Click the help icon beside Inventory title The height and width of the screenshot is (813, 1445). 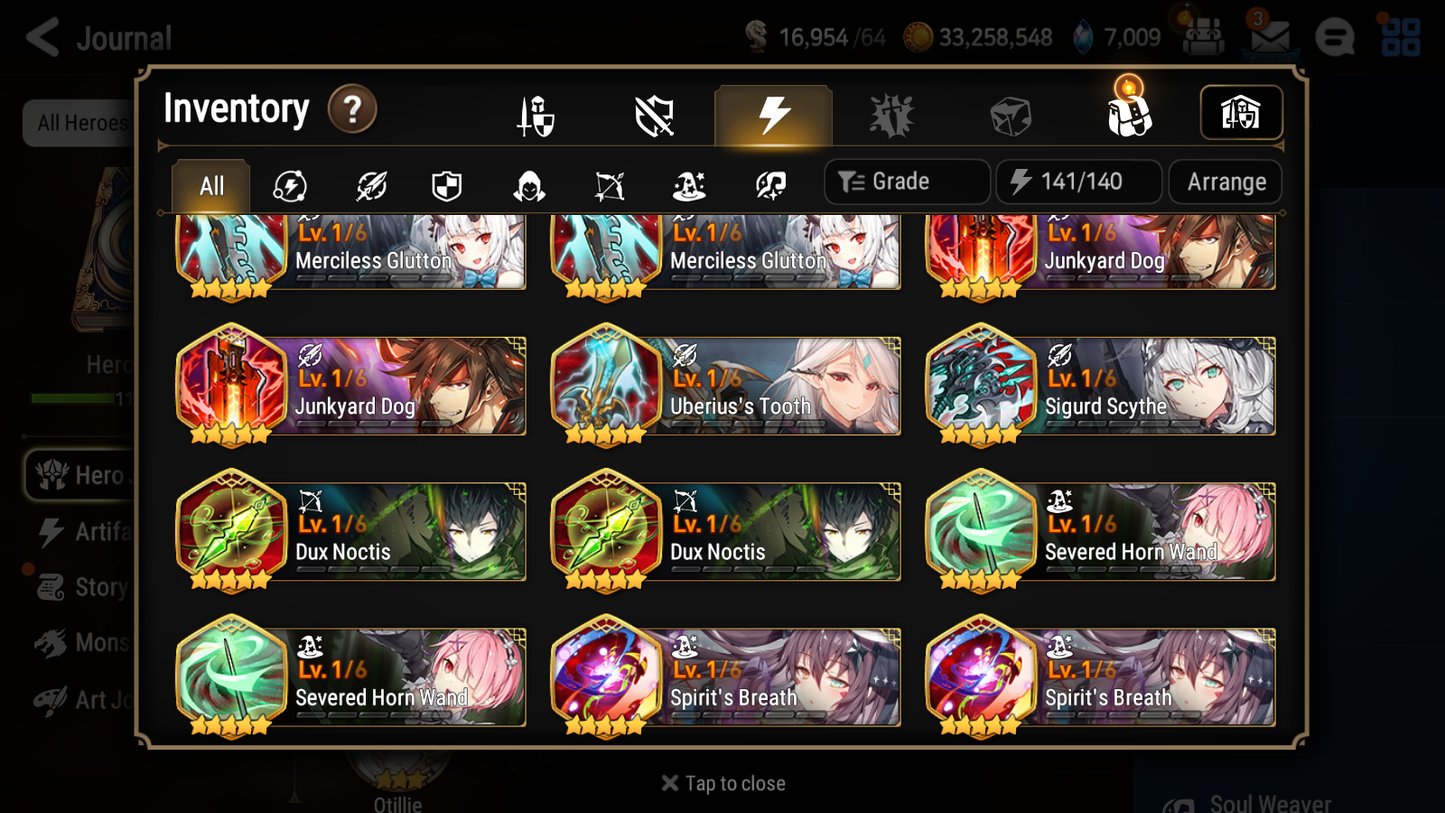(x=352, y=110)
